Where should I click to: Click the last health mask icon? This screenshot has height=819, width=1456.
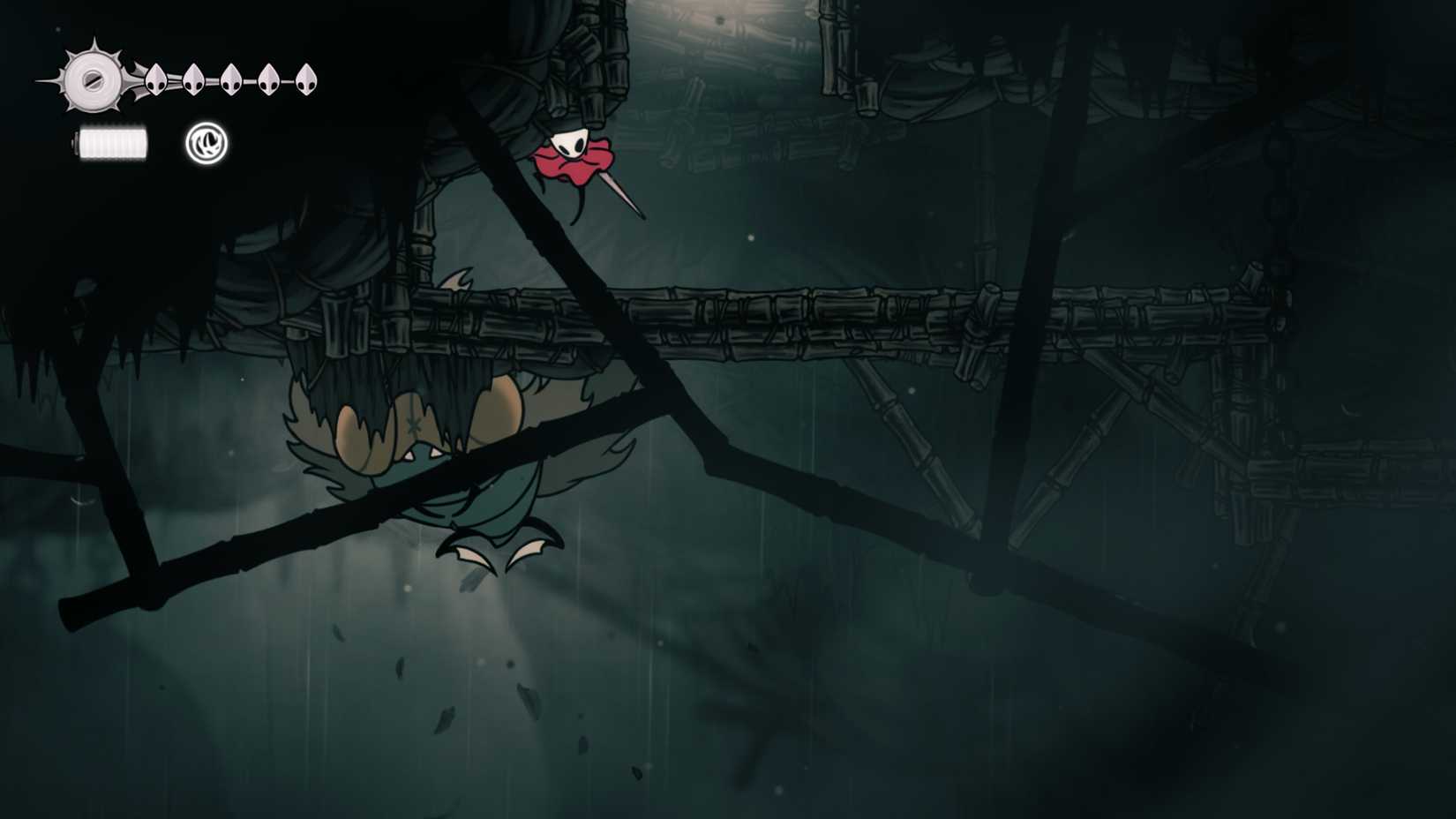click(x=306, y=79)
